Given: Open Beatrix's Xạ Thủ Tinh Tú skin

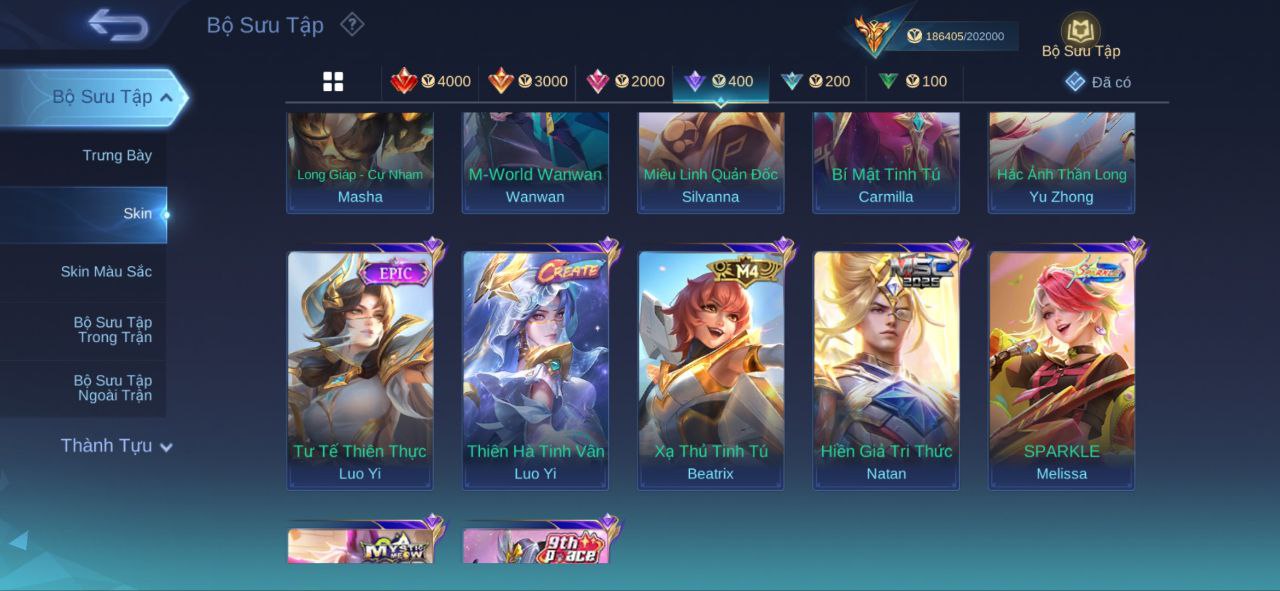Looking at the screenshot, I should pos(711,370).
